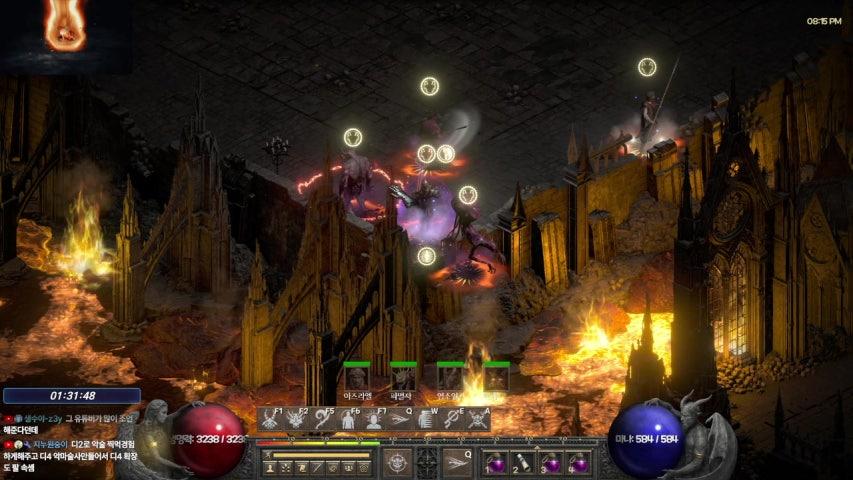The height and width of the screenshot is (480, 853).
Task: Choose the F7 skill in the hotbar
Action: 374,420
